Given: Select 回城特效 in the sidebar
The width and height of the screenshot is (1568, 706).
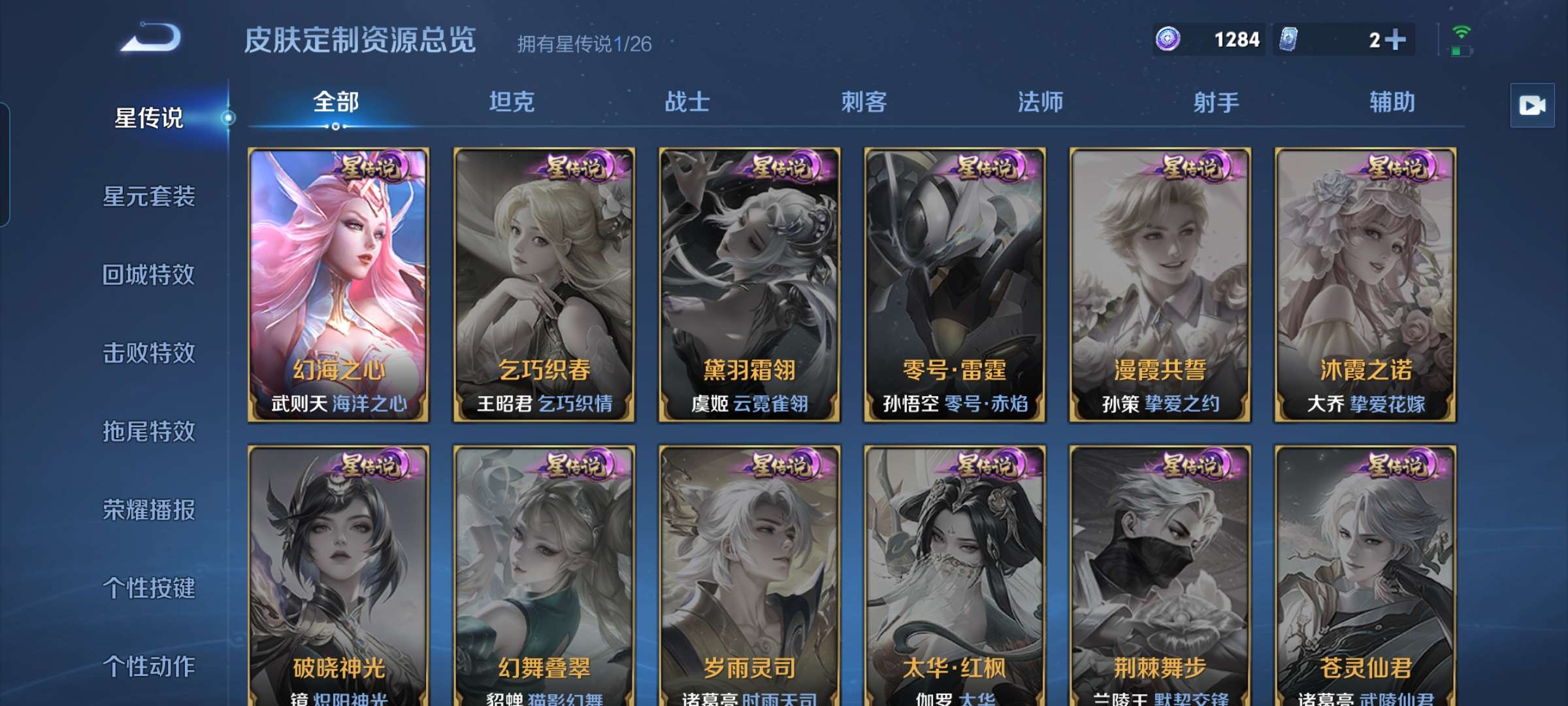Looking at the screenshot, I should pos(149,276).
